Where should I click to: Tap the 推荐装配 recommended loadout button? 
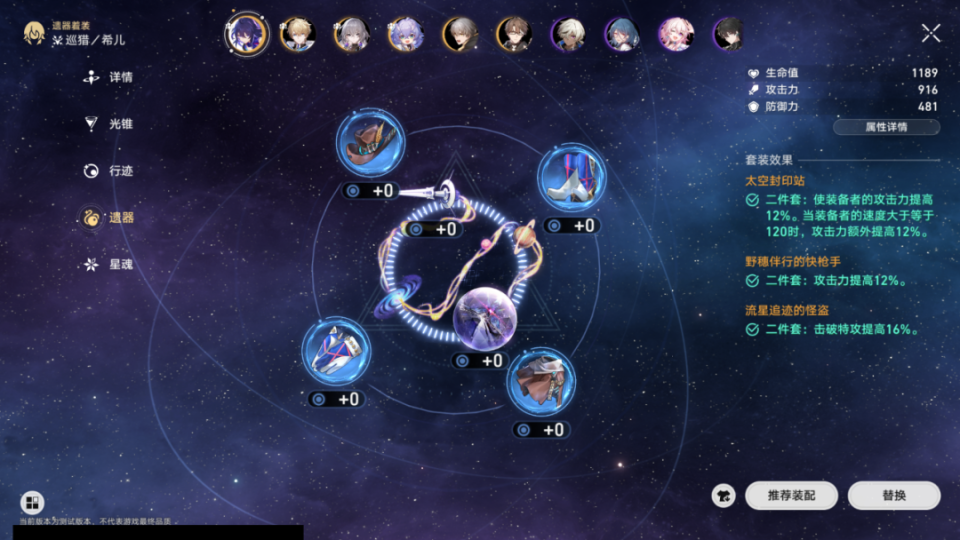[x=791, y=495]
